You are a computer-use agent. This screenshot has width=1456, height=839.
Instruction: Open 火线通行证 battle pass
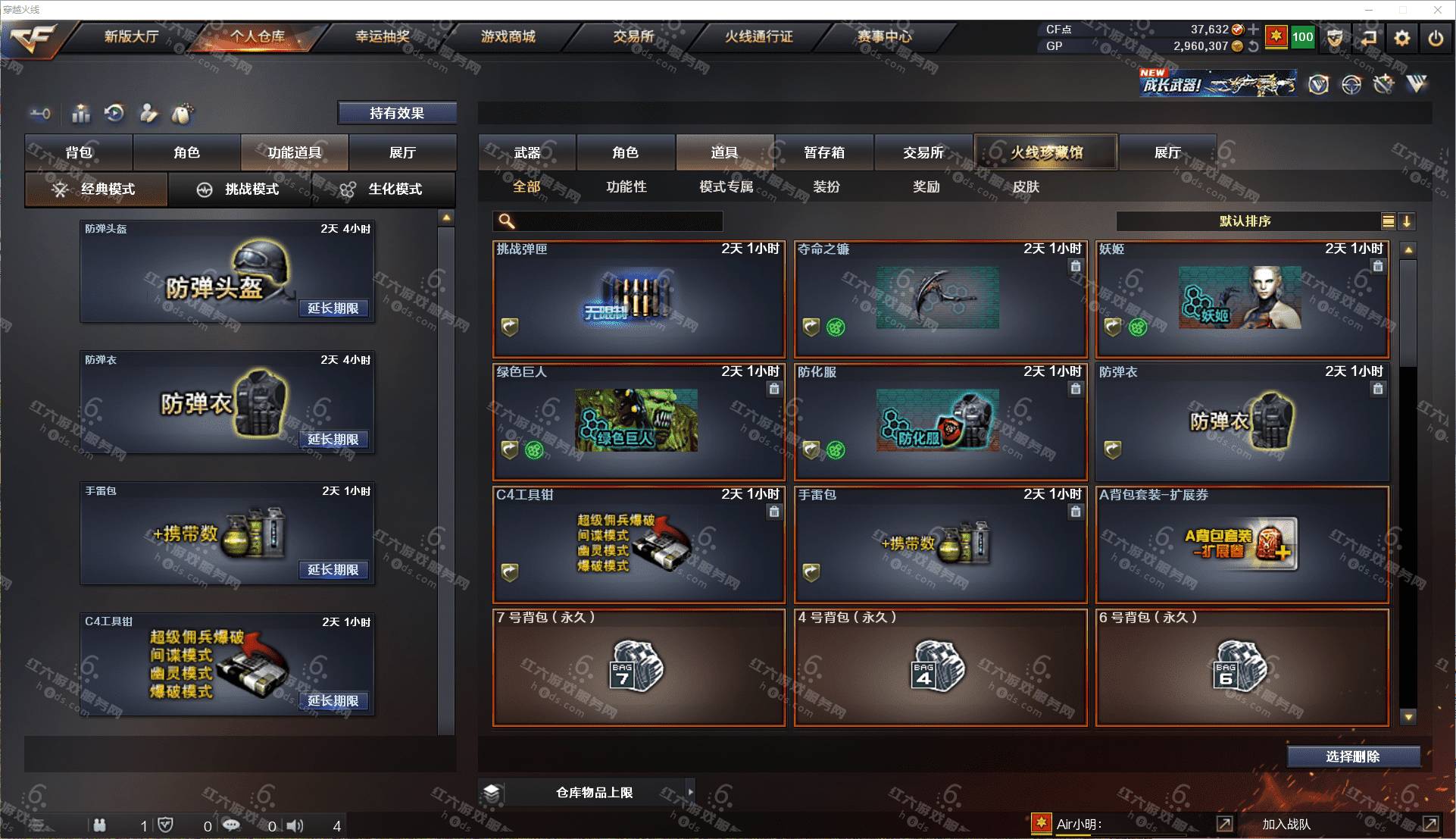click(758, 36)
